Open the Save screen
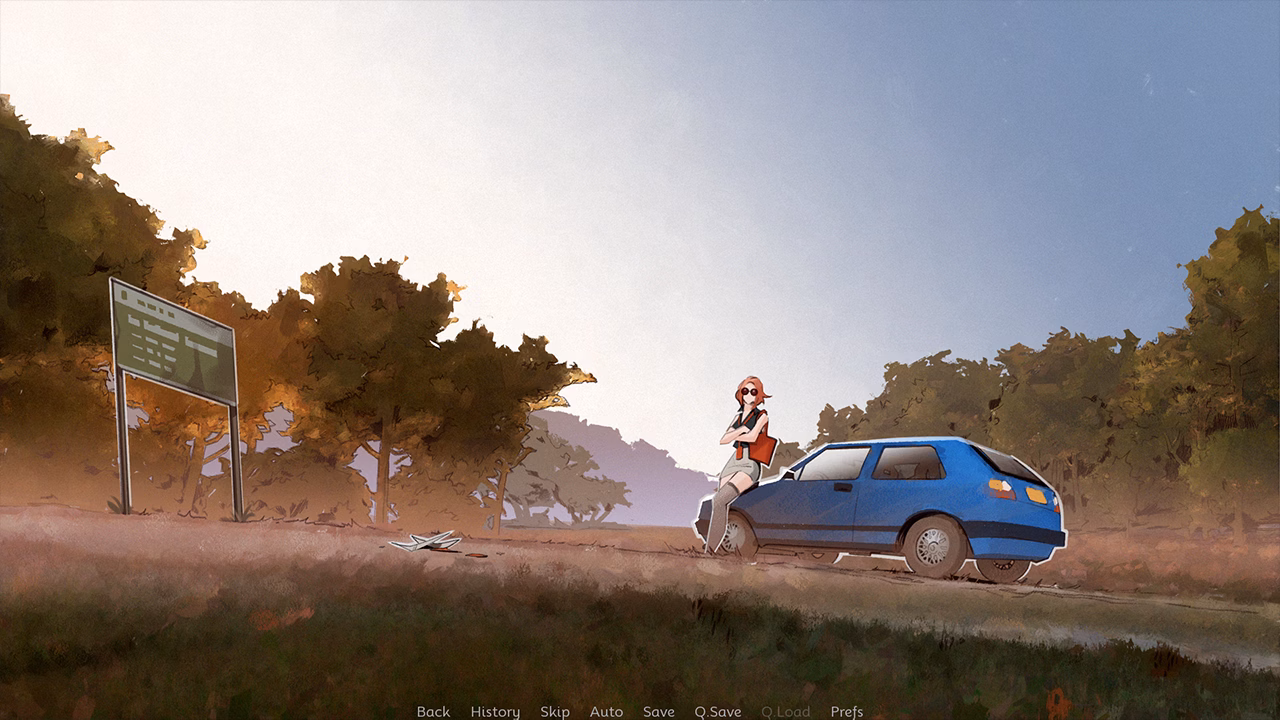 click(657, 712)
